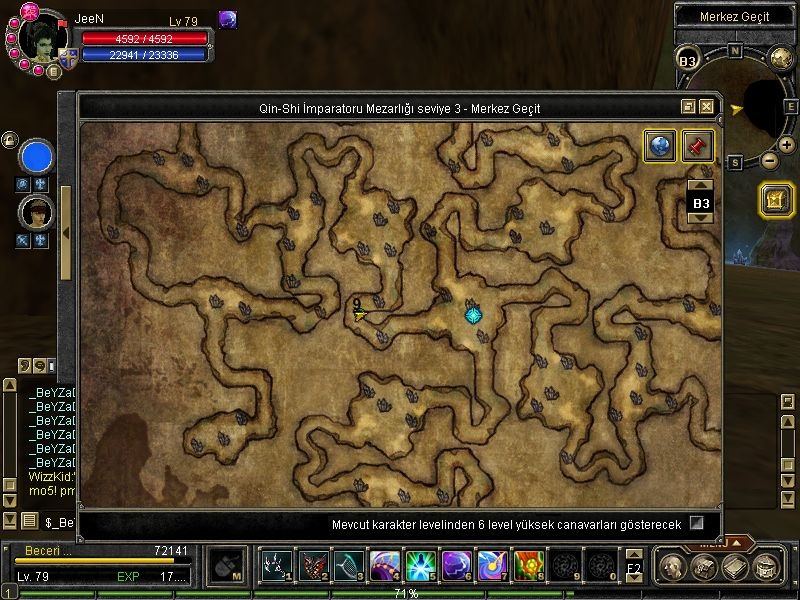Viewport: 800px width, 600px height.
Task: Close the Qin-Shi tomb map window
Action: tap(707, 107)
